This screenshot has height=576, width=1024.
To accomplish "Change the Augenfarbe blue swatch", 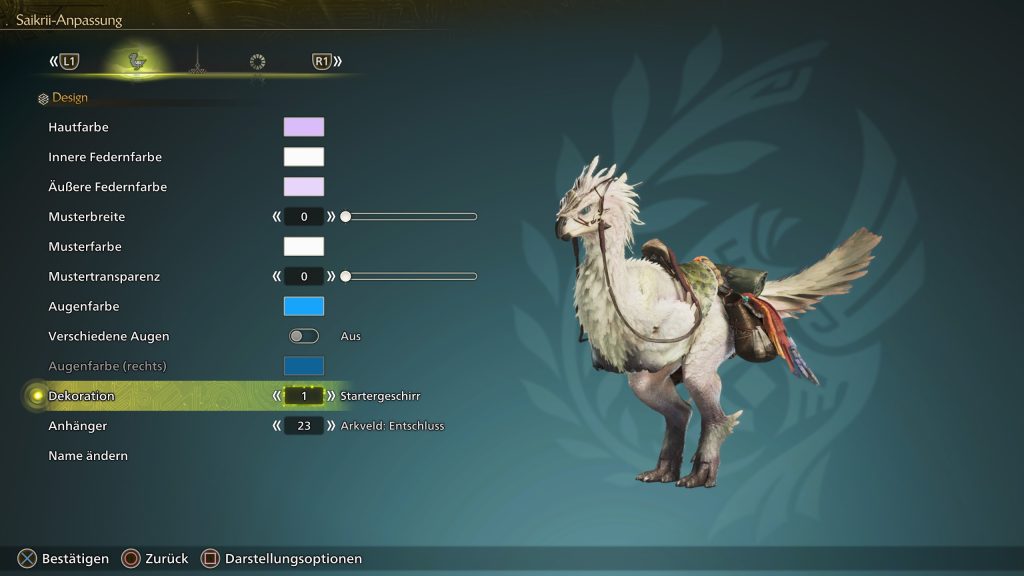I will point(304,306).
